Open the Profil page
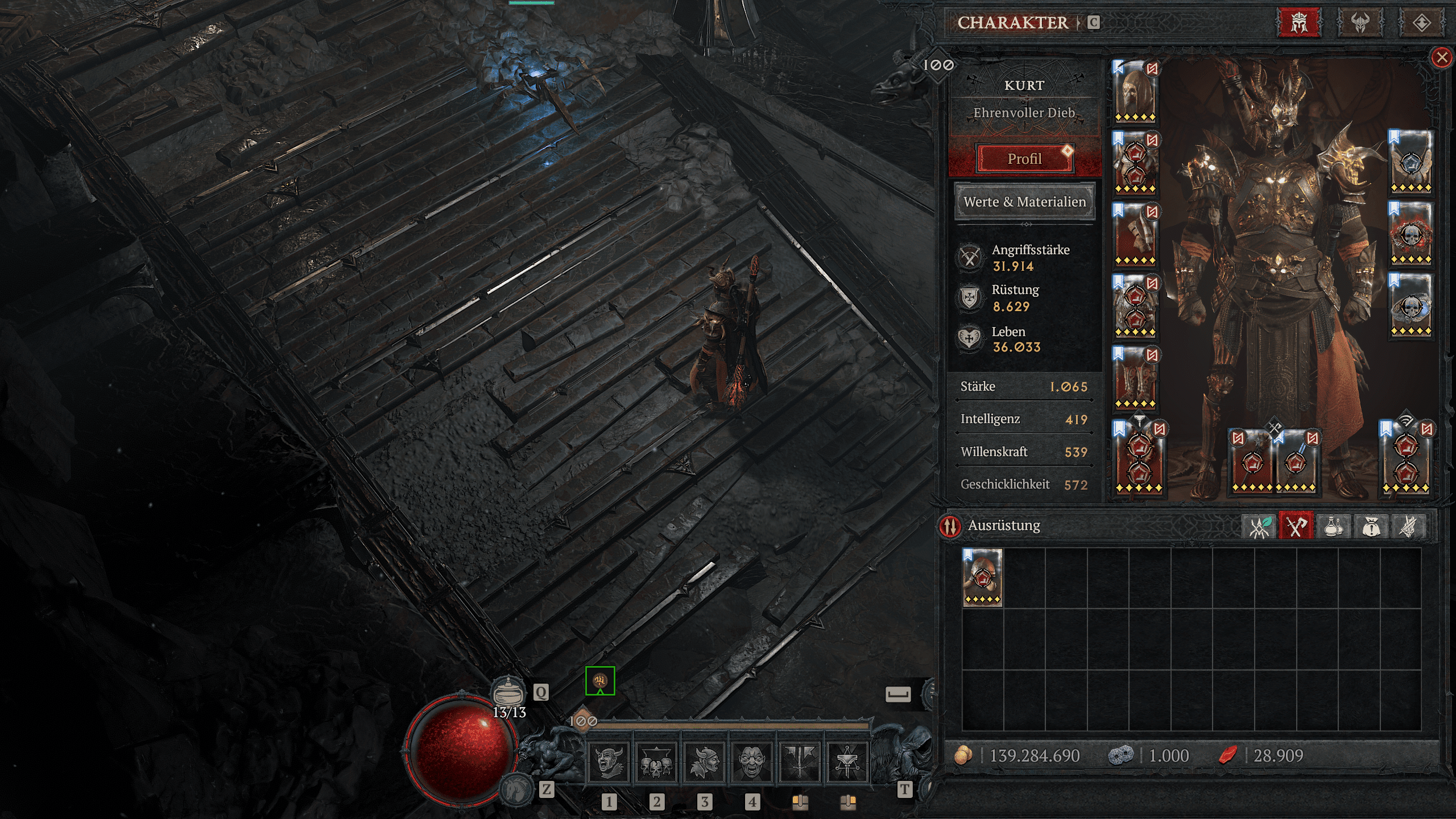This screenshot has width=1456, height=819. coord(1024,159)
